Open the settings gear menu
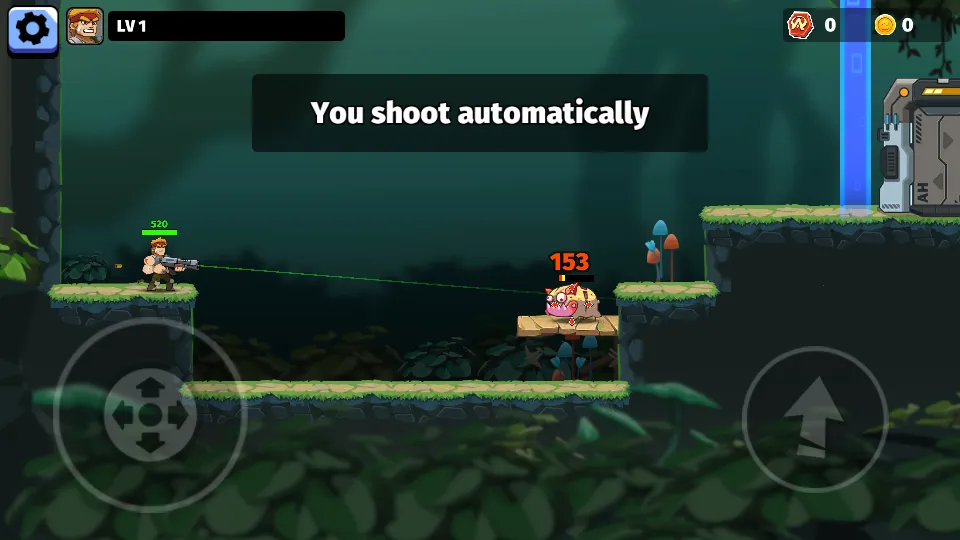 [33, 28]
